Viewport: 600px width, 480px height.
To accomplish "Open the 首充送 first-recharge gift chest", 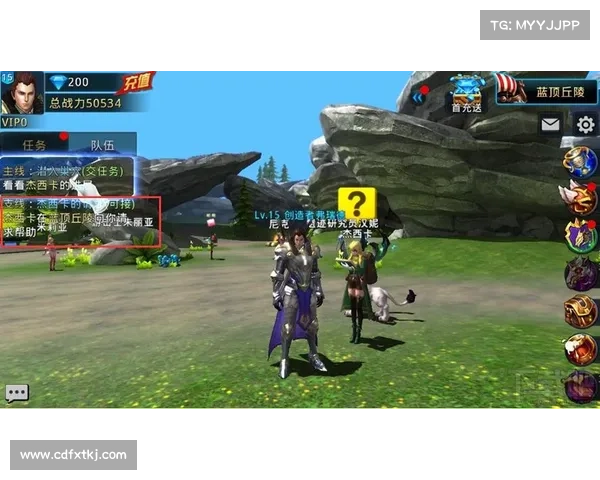I will (x=466, y=92).
